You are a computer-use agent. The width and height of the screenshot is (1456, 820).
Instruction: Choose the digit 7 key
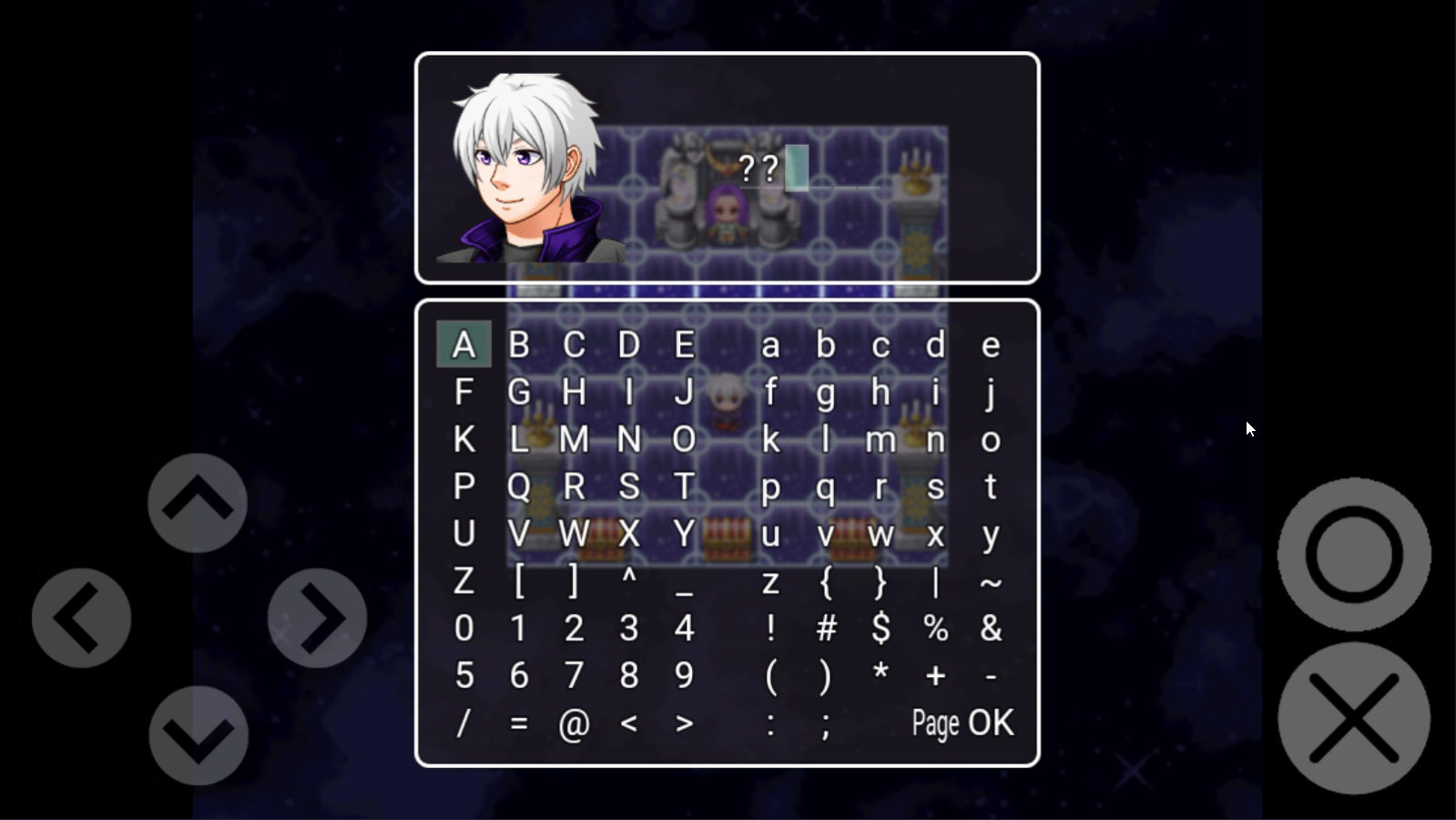pyautogui.click(x=574, y=676)
